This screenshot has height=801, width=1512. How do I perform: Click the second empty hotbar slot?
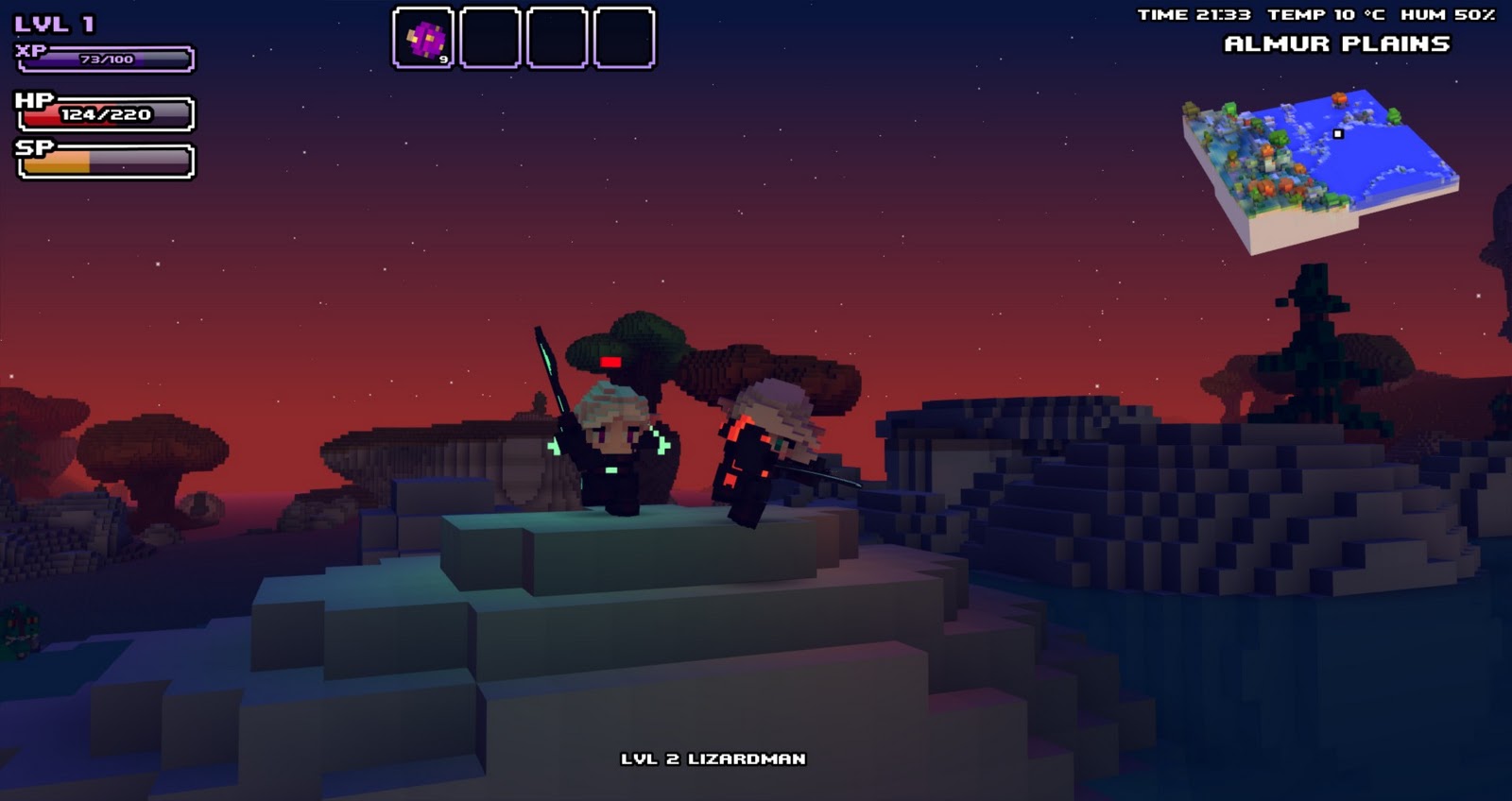(492, 38)
